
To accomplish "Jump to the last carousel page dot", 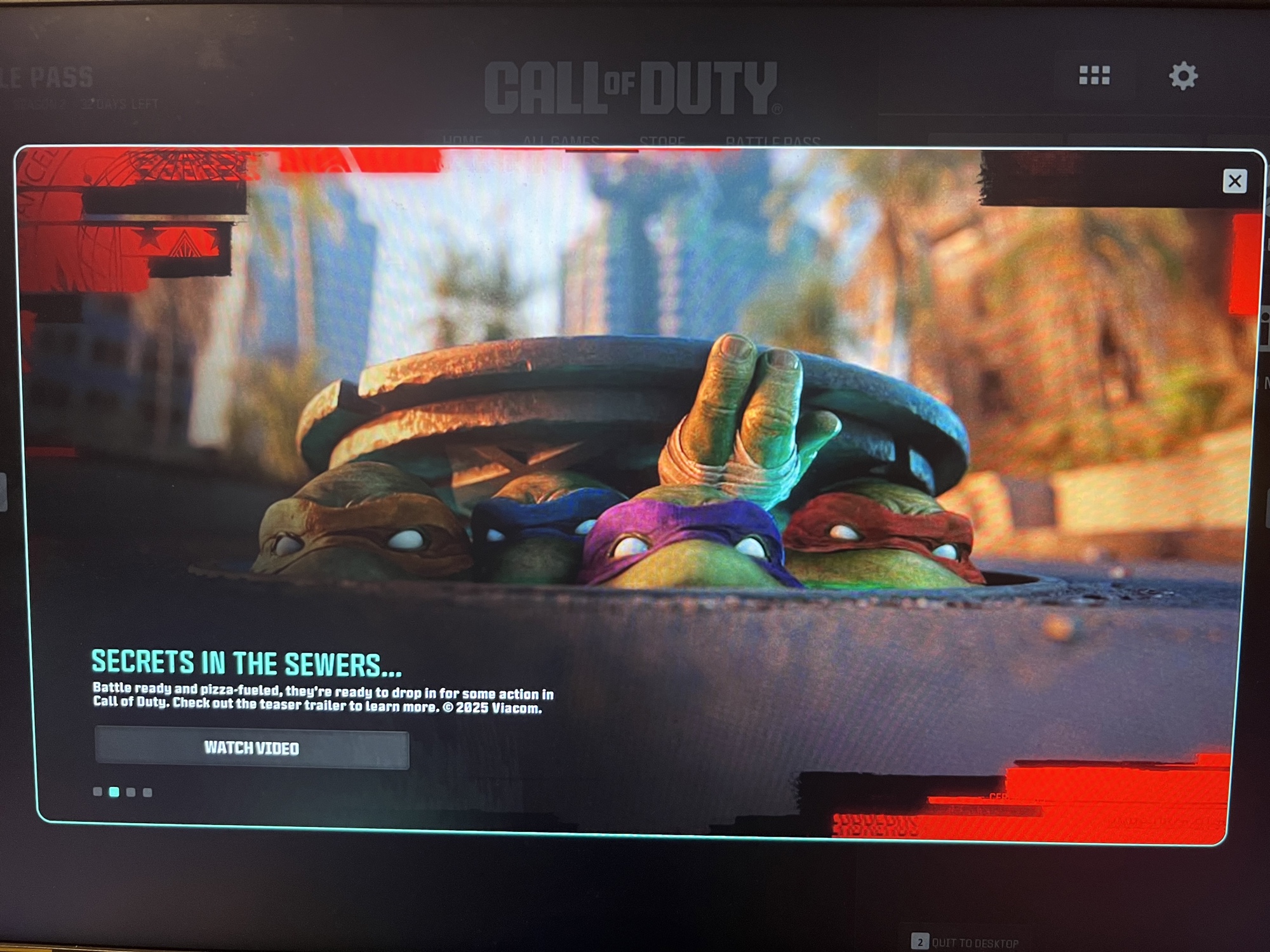I will (x=148, y=792).
